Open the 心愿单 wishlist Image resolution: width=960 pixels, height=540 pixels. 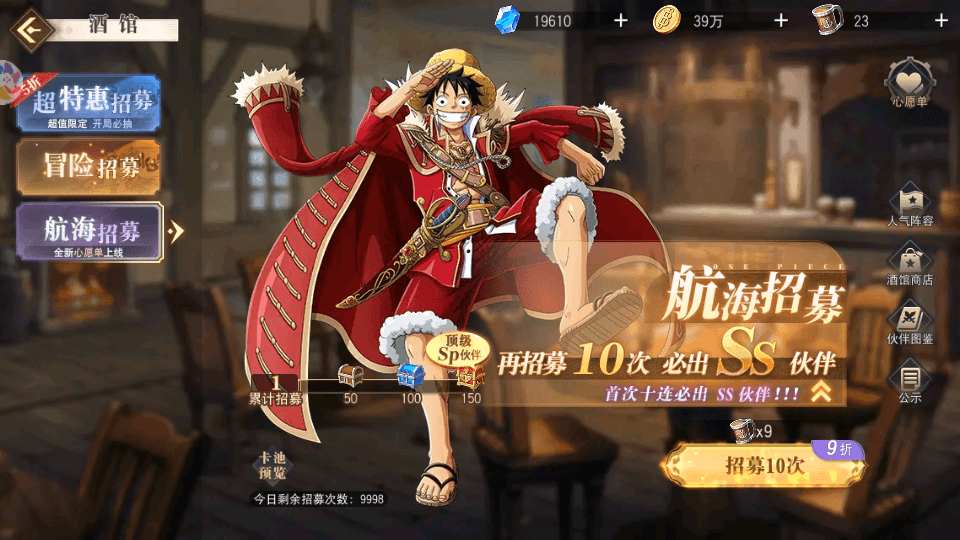click(910, 82)
